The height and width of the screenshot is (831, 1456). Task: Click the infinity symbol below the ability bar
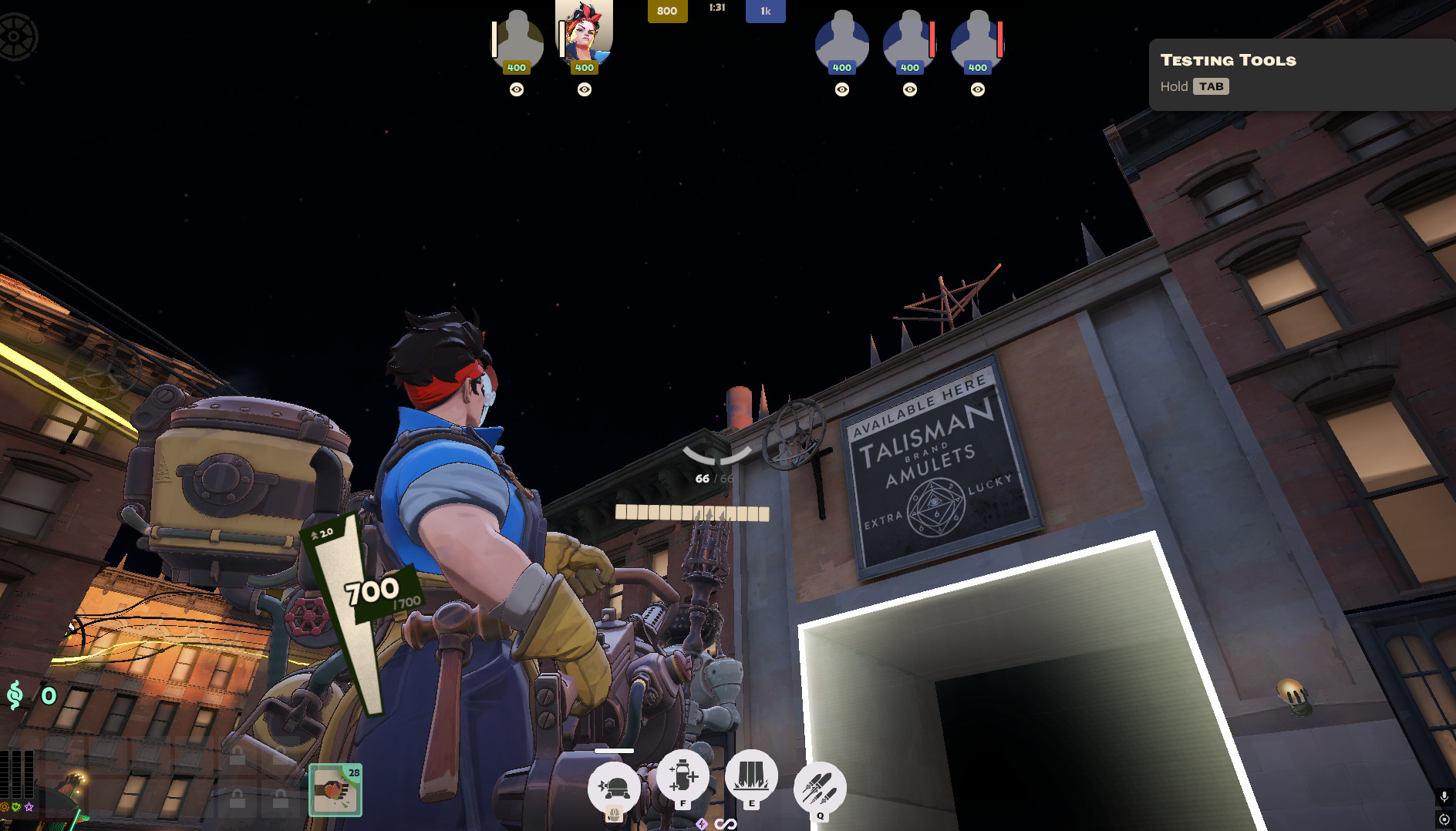(x=723, y=823)
